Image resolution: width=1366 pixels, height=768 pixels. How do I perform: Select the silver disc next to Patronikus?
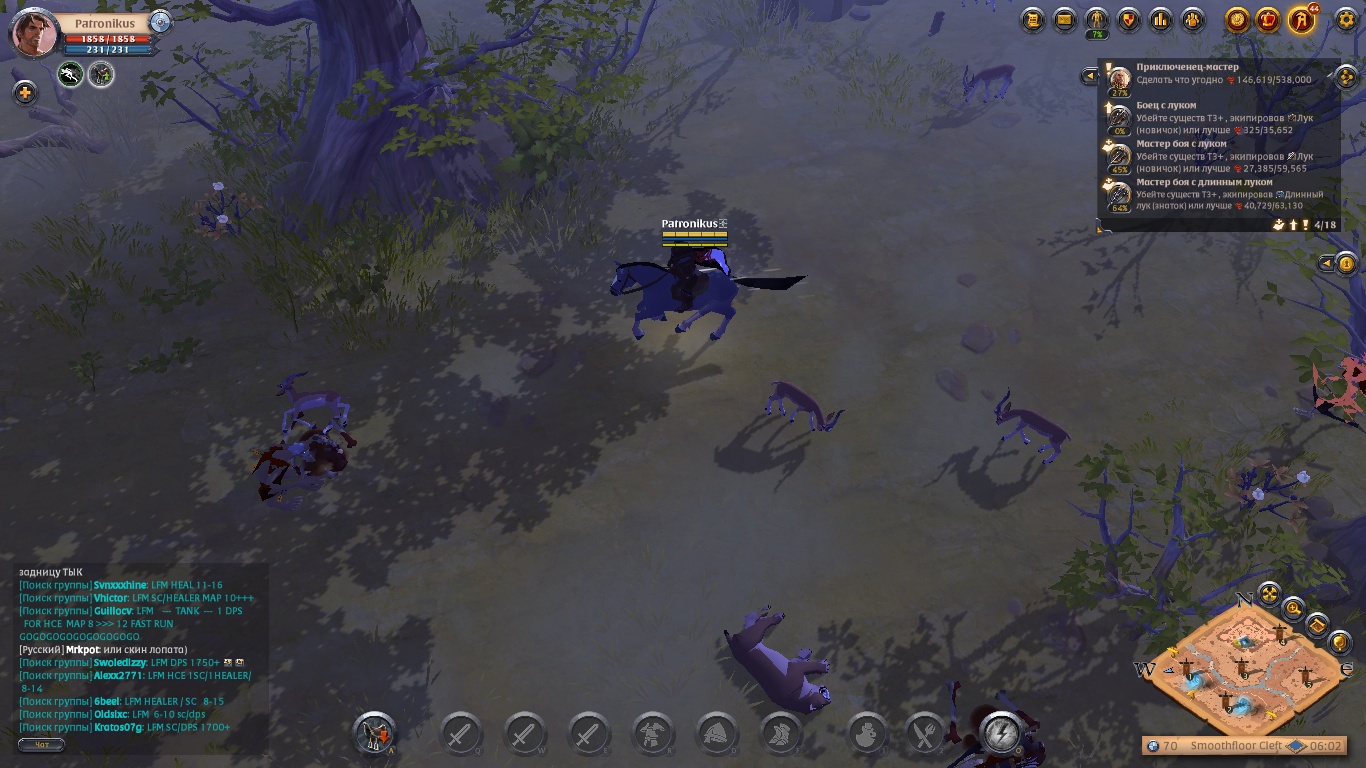160,23
